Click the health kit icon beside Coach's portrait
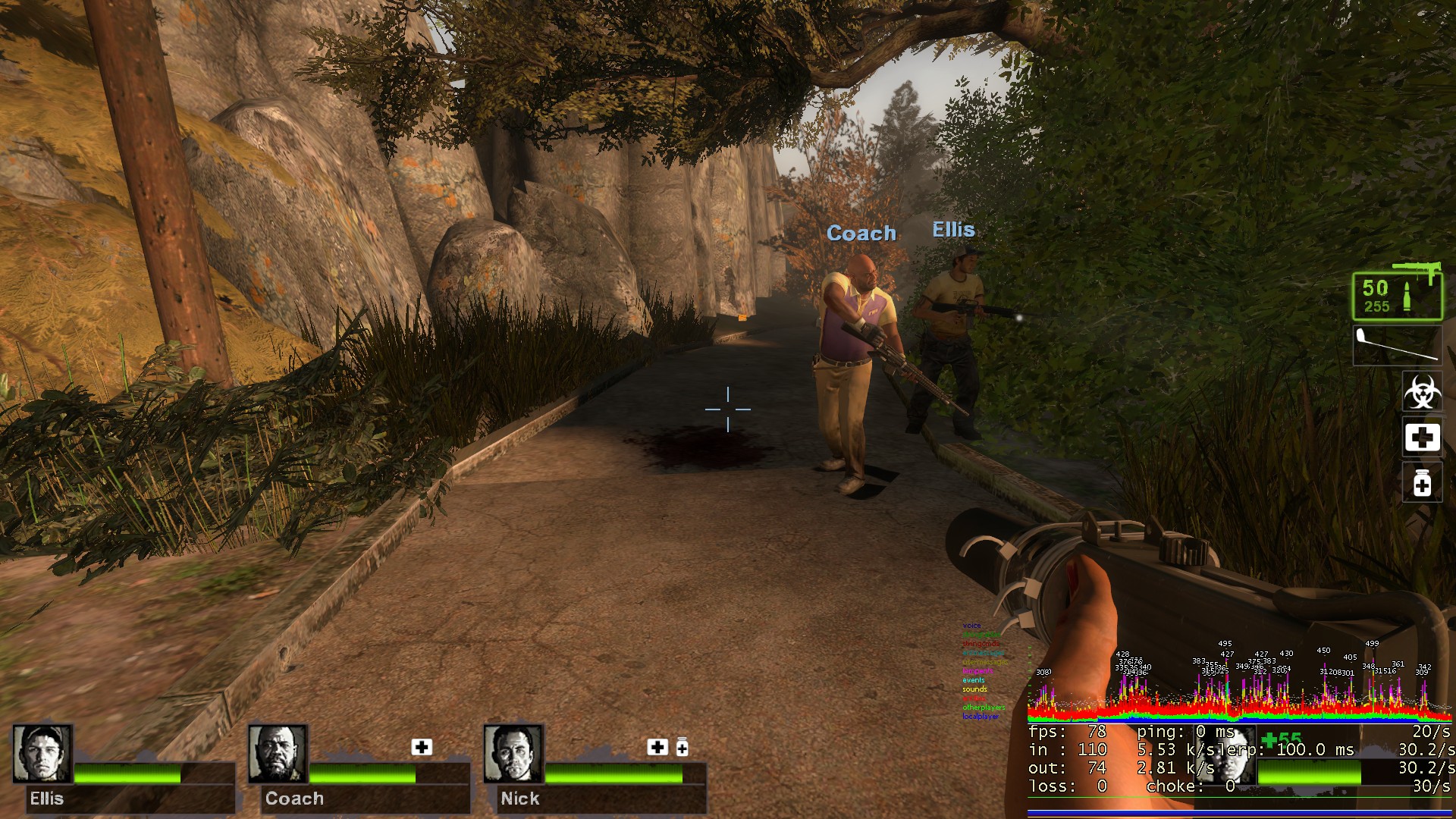Screen dimensions: 1456x819 tap(422, 748)
